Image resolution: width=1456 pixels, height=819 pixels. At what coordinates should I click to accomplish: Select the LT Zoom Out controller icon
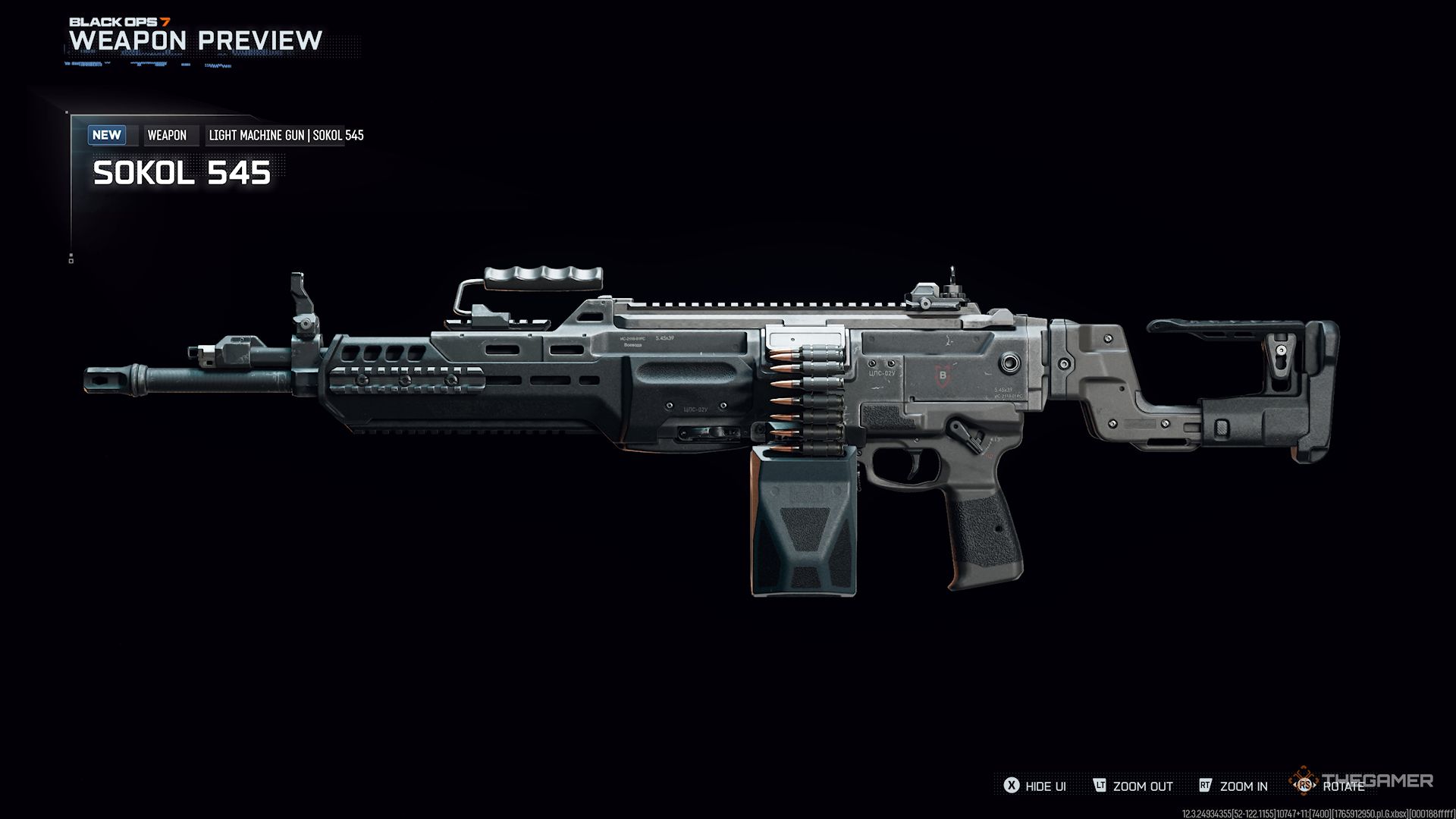pos(1101,786)
